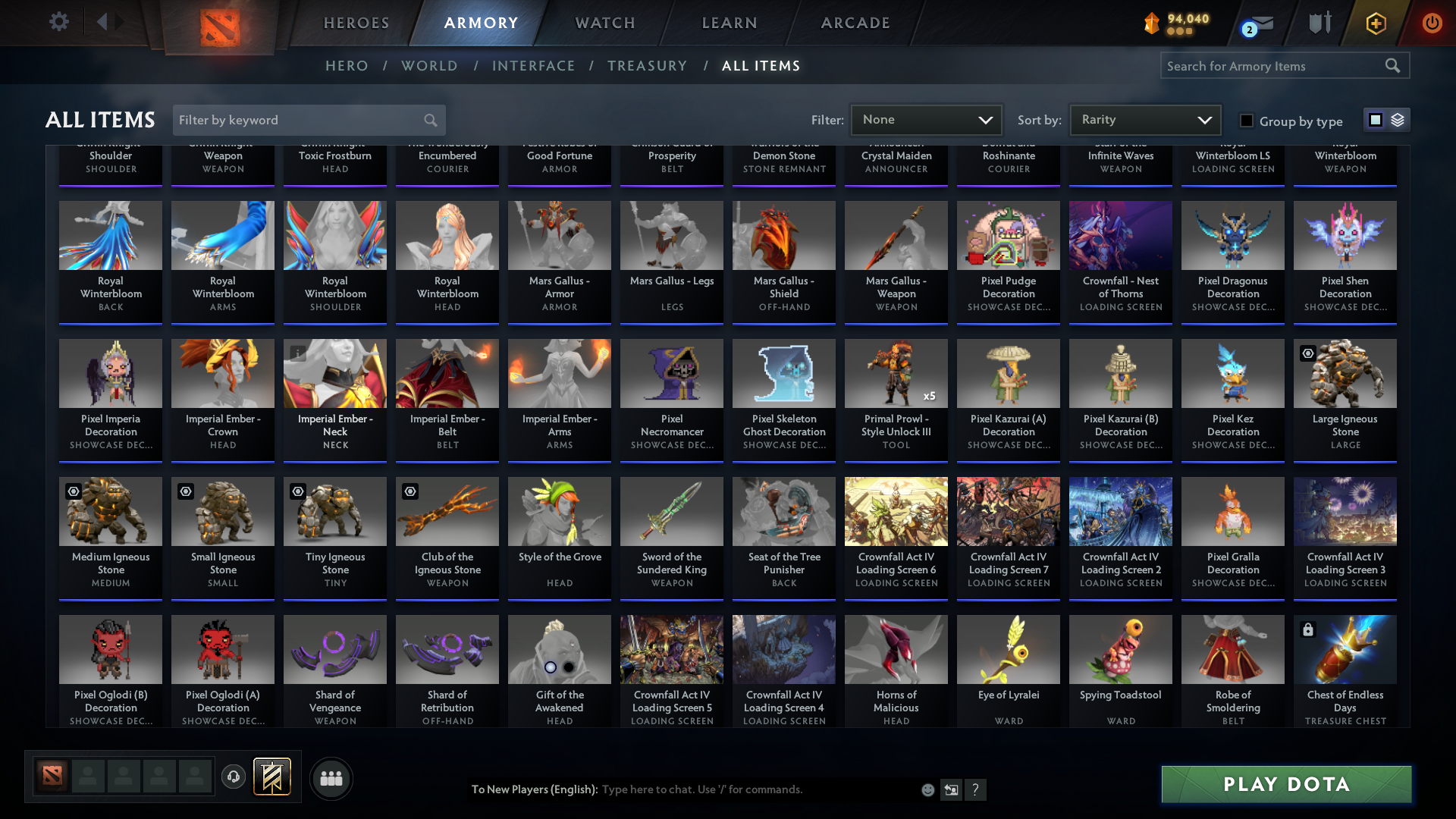Expand the chat channel selector next to chat
Screen dimensions: 1456x819
click(x=952, y=789)
